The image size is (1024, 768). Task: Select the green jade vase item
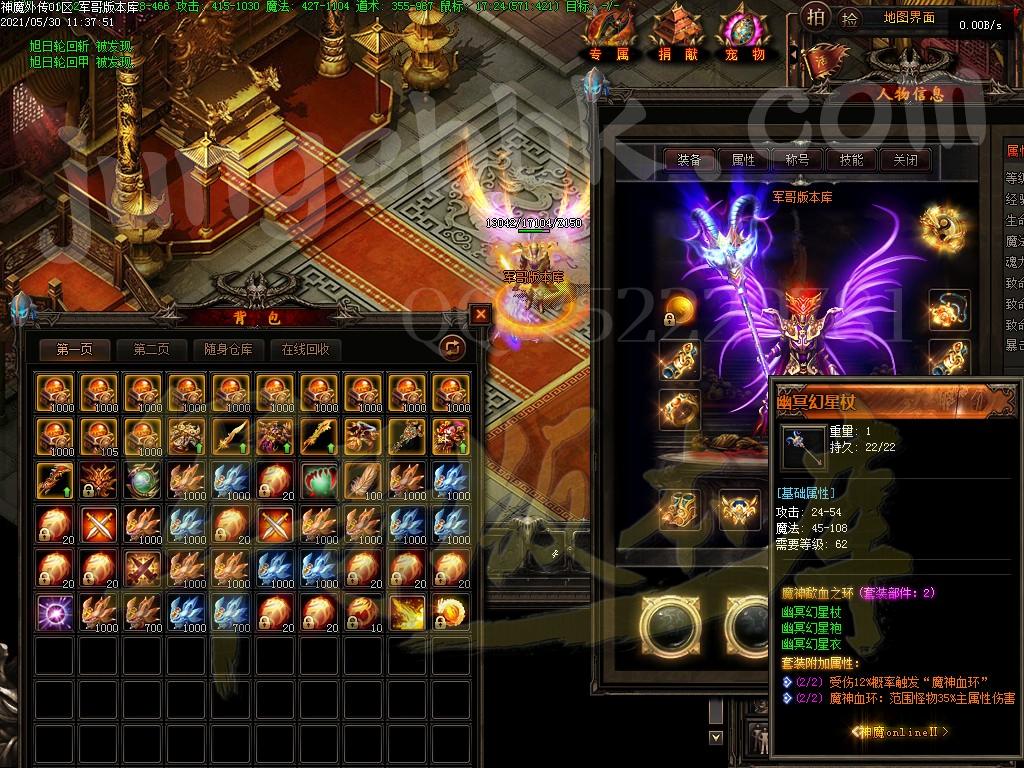coord(317,479)
